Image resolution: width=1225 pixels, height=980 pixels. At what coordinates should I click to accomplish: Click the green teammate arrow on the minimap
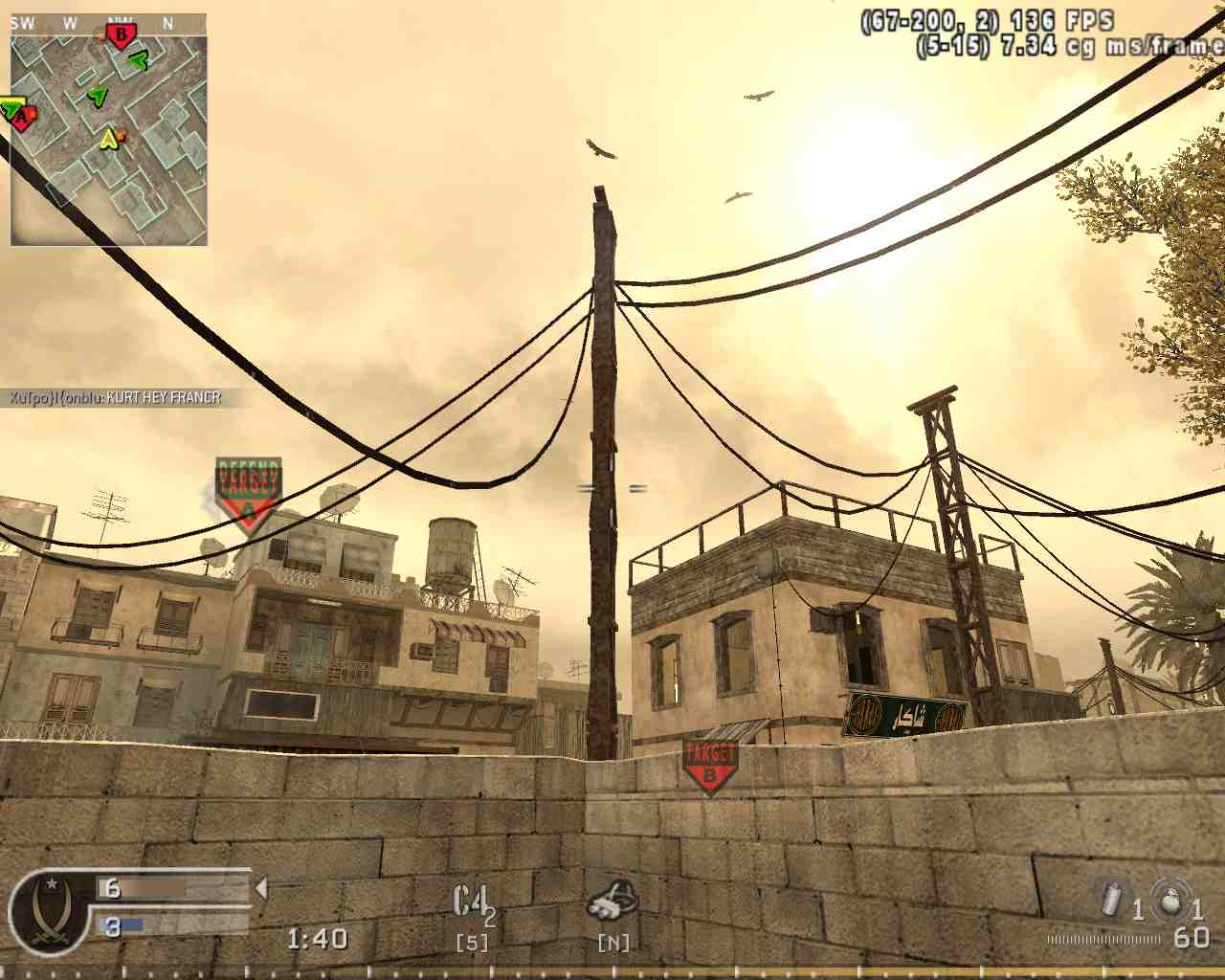[x=99, y=95]
